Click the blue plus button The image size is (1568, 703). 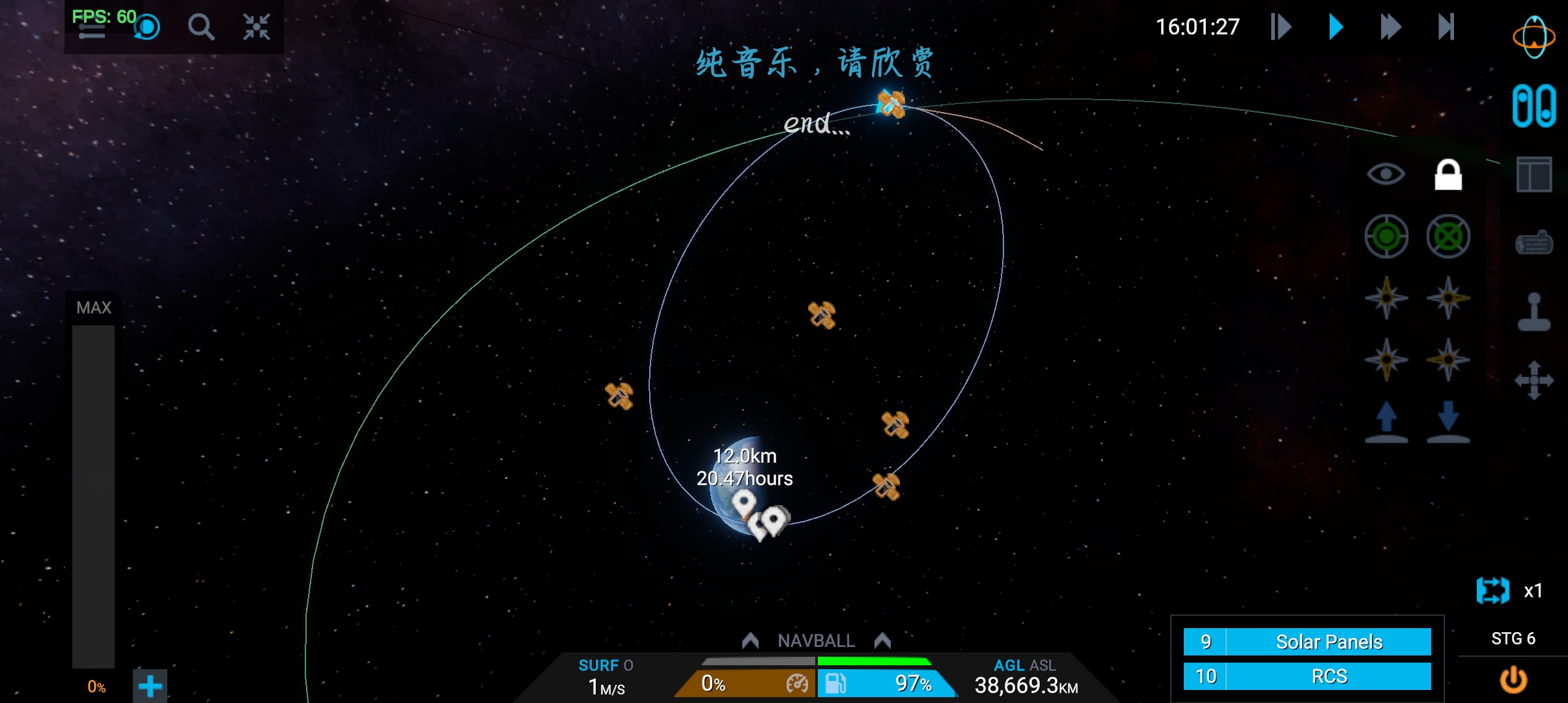click(x=150, y=686)
